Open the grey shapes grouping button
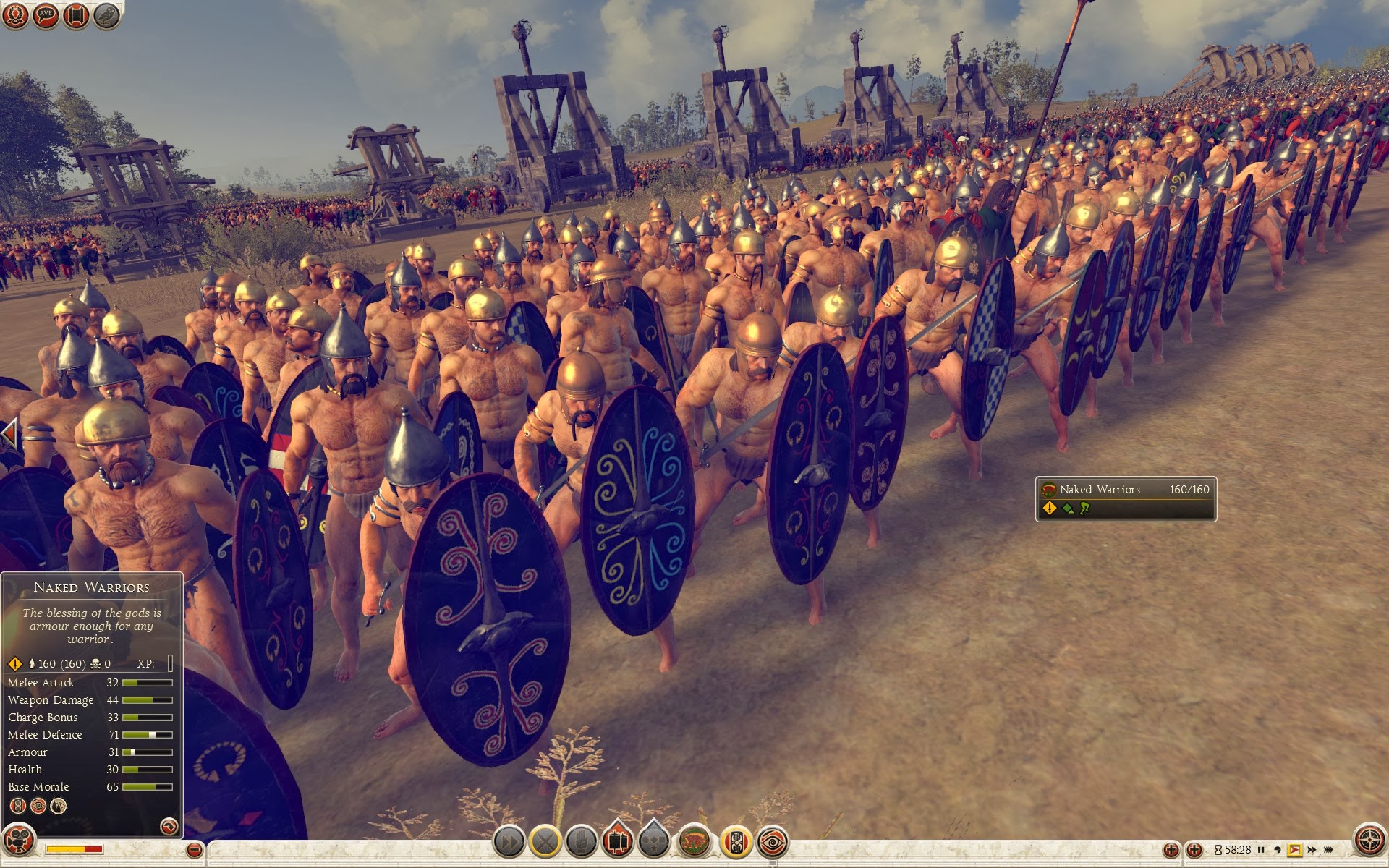Viewport: 1389px width, 868px height. click(x=653, y=842)
